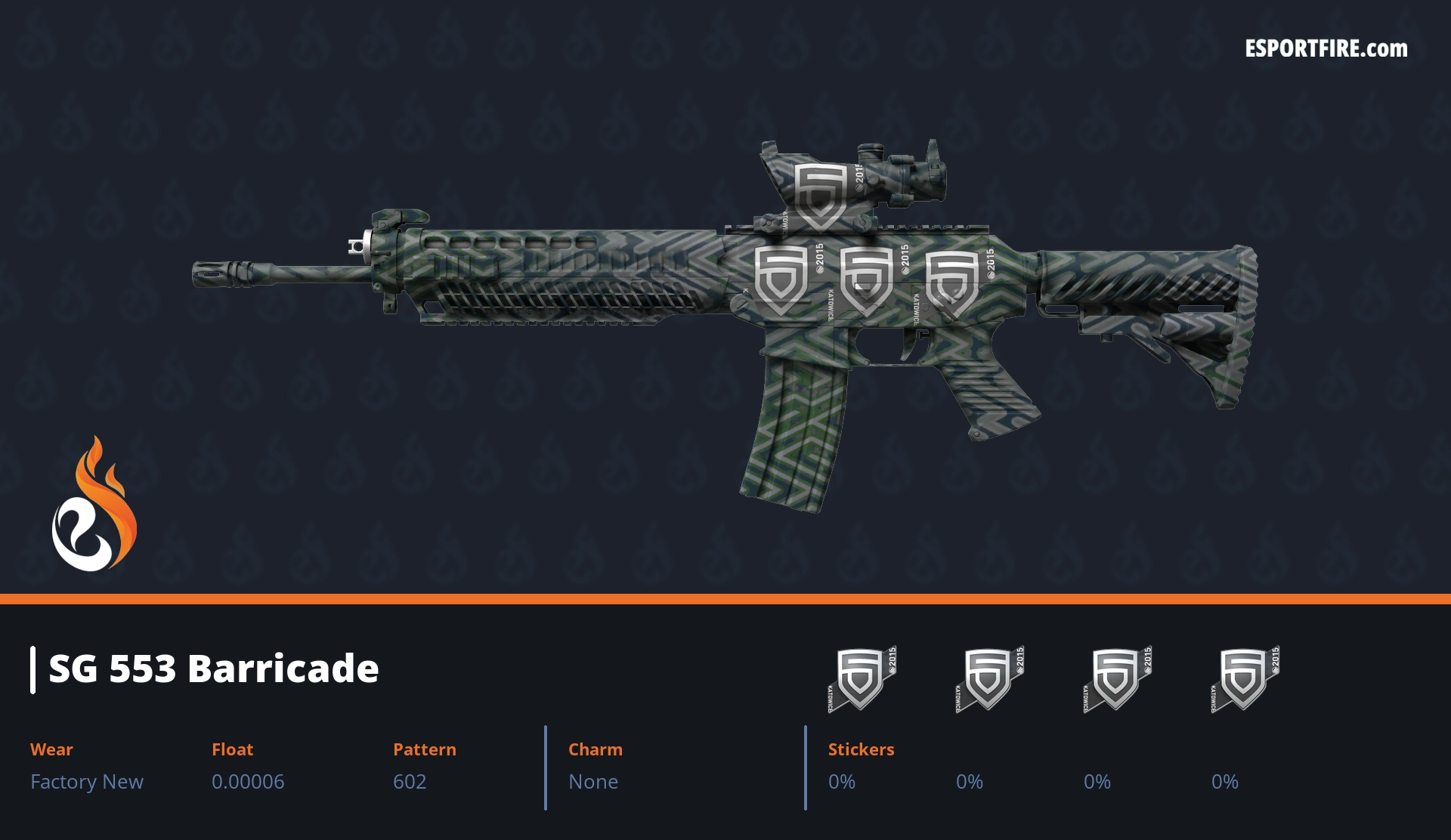Viewport: 1451px width, 840px height.
Task: Open the ESPORTFIRE.com site link
Action: [x=1326, y=49]
